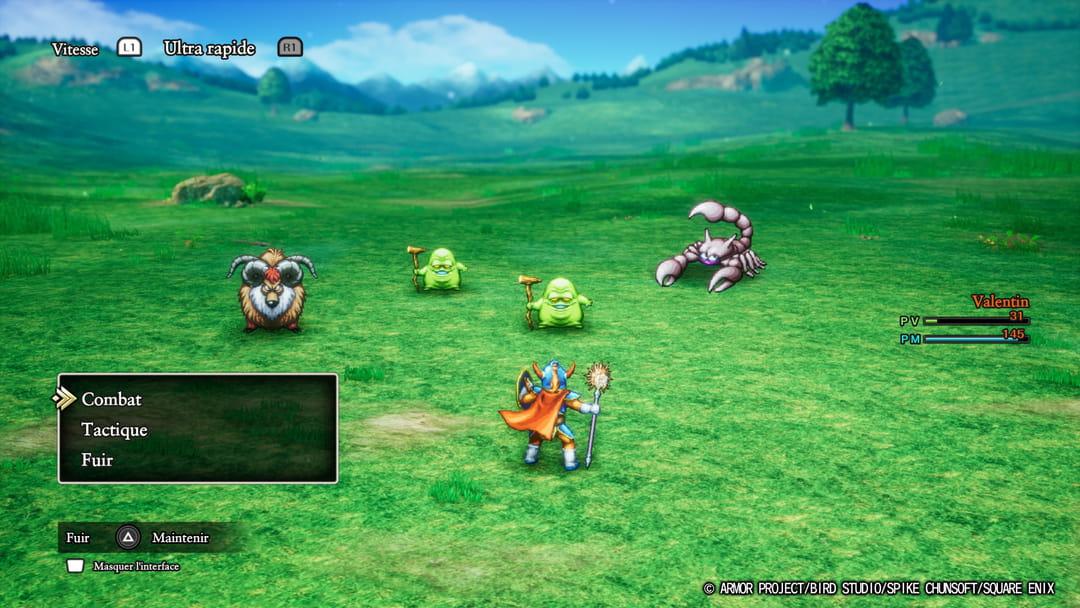The height and width of the screenshot is (608, 1080).
Task: Choose the Tactique option
Action: click(114, 430)
